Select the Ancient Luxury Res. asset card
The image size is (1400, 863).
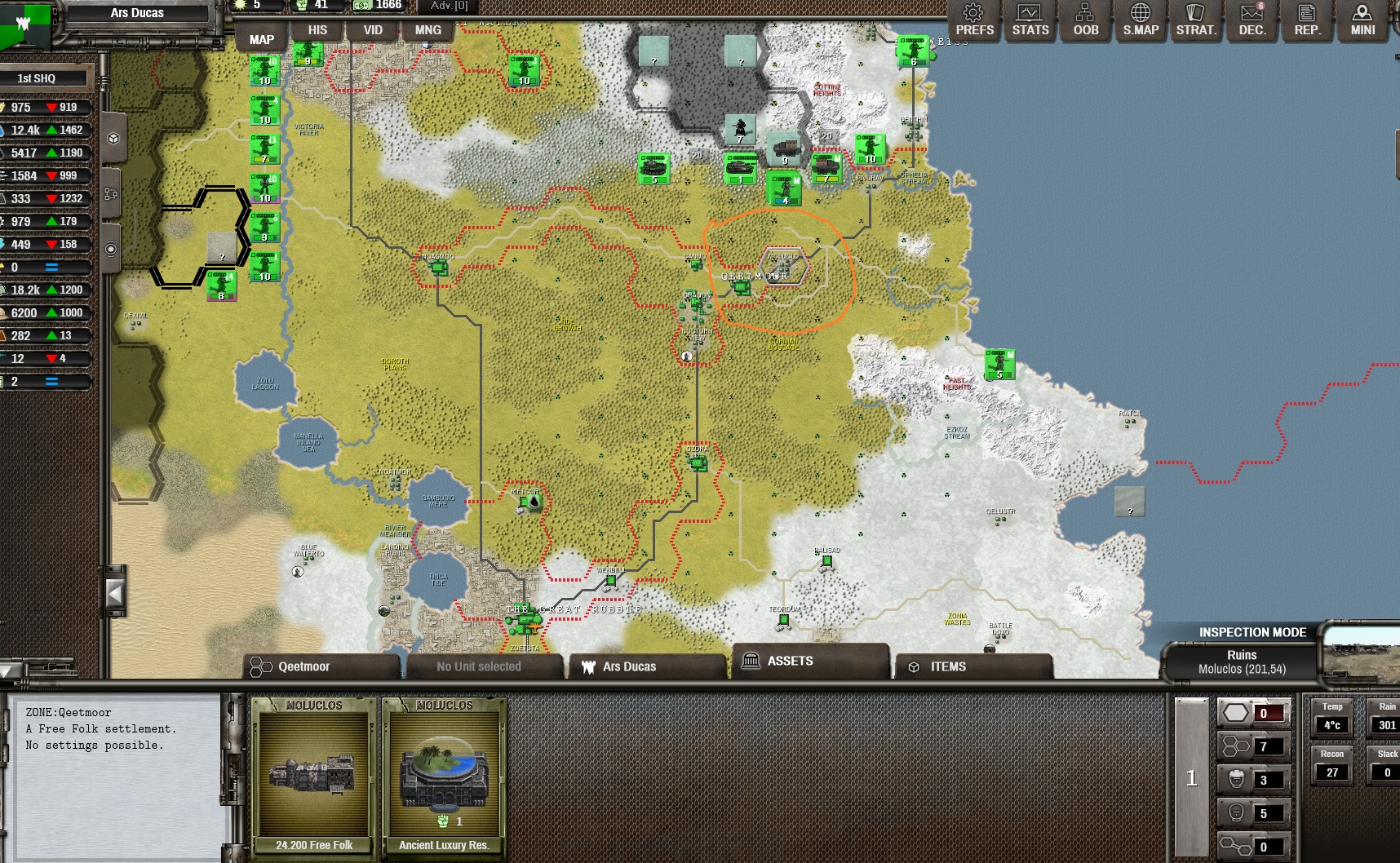[444, 775]
